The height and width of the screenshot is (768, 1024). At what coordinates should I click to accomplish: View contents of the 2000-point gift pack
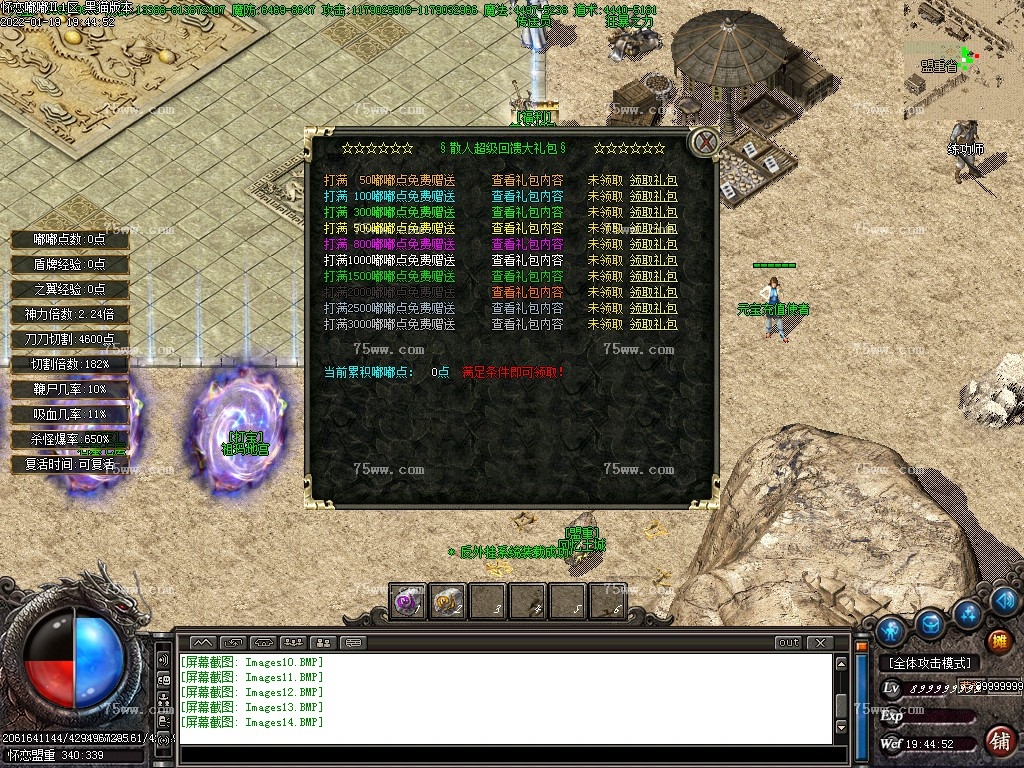[x=527, y=293]
